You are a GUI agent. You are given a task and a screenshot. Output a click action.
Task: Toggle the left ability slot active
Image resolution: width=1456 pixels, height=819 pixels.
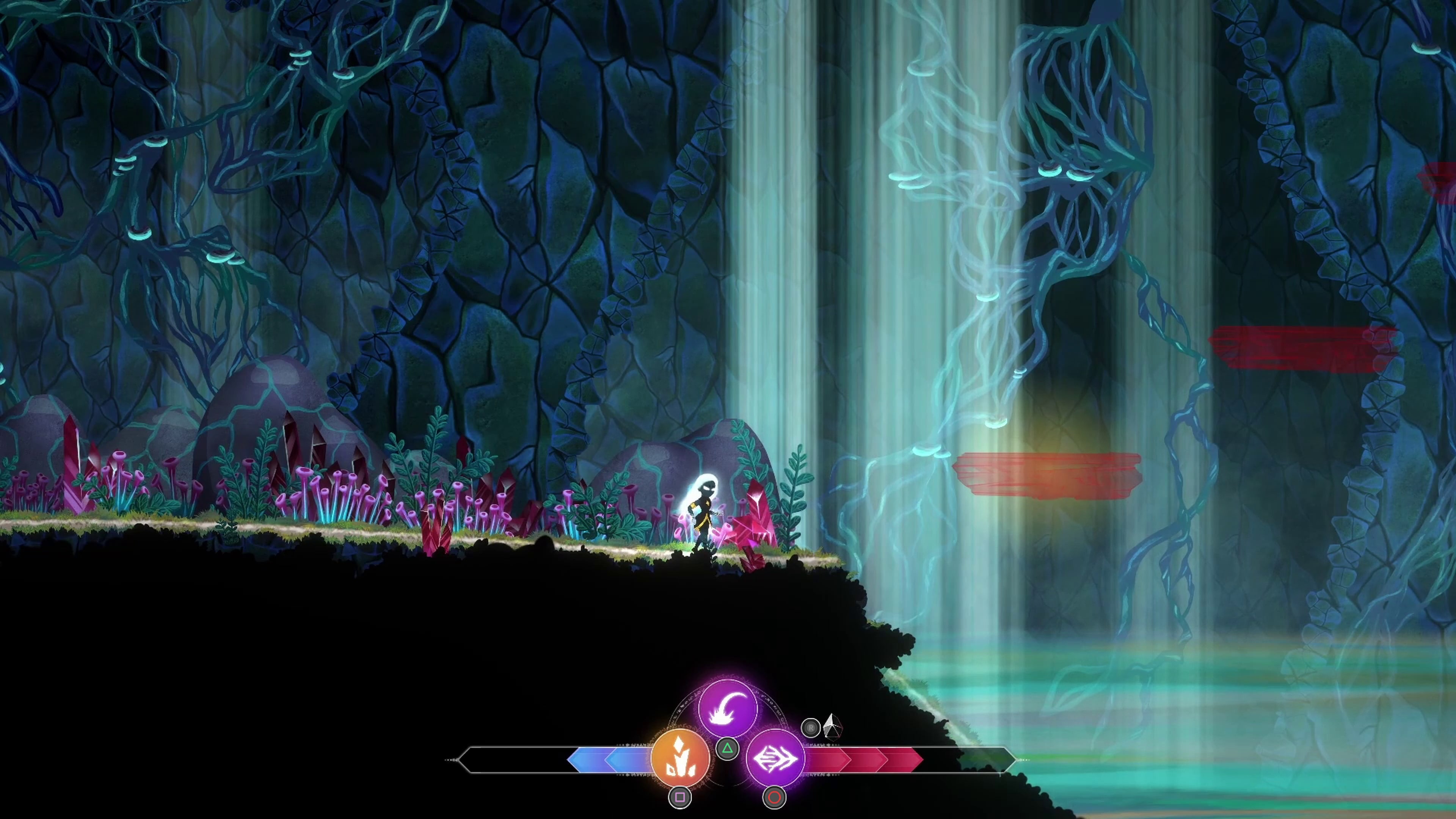681,797
